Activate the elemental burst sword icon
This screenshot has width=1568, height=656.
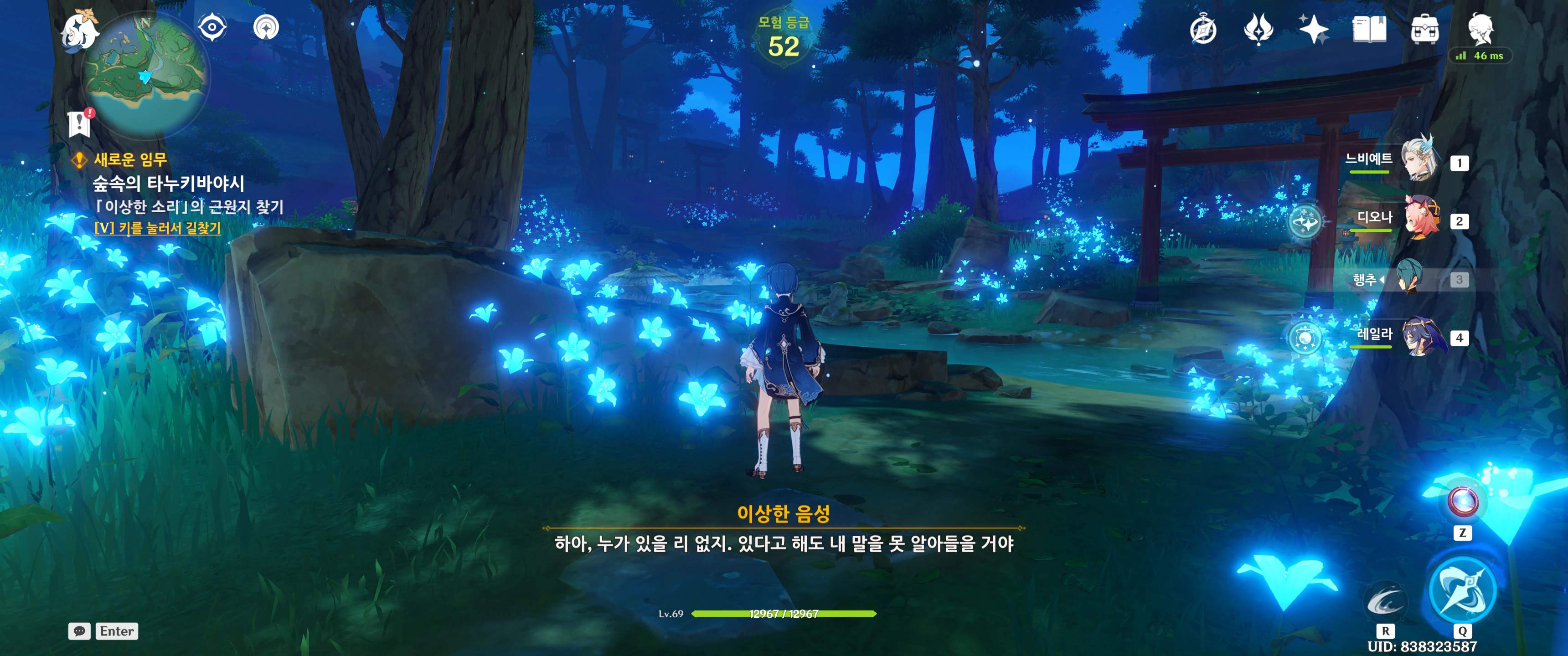[1462, 589]
